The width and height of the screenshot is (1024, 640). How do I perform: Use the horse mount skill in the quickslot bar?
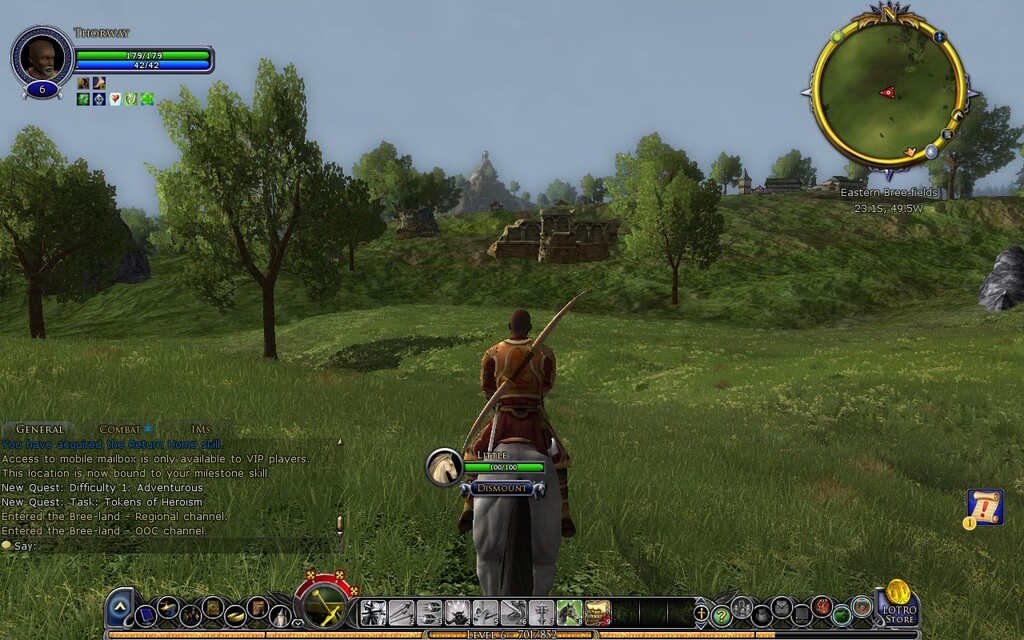[569, 612]
